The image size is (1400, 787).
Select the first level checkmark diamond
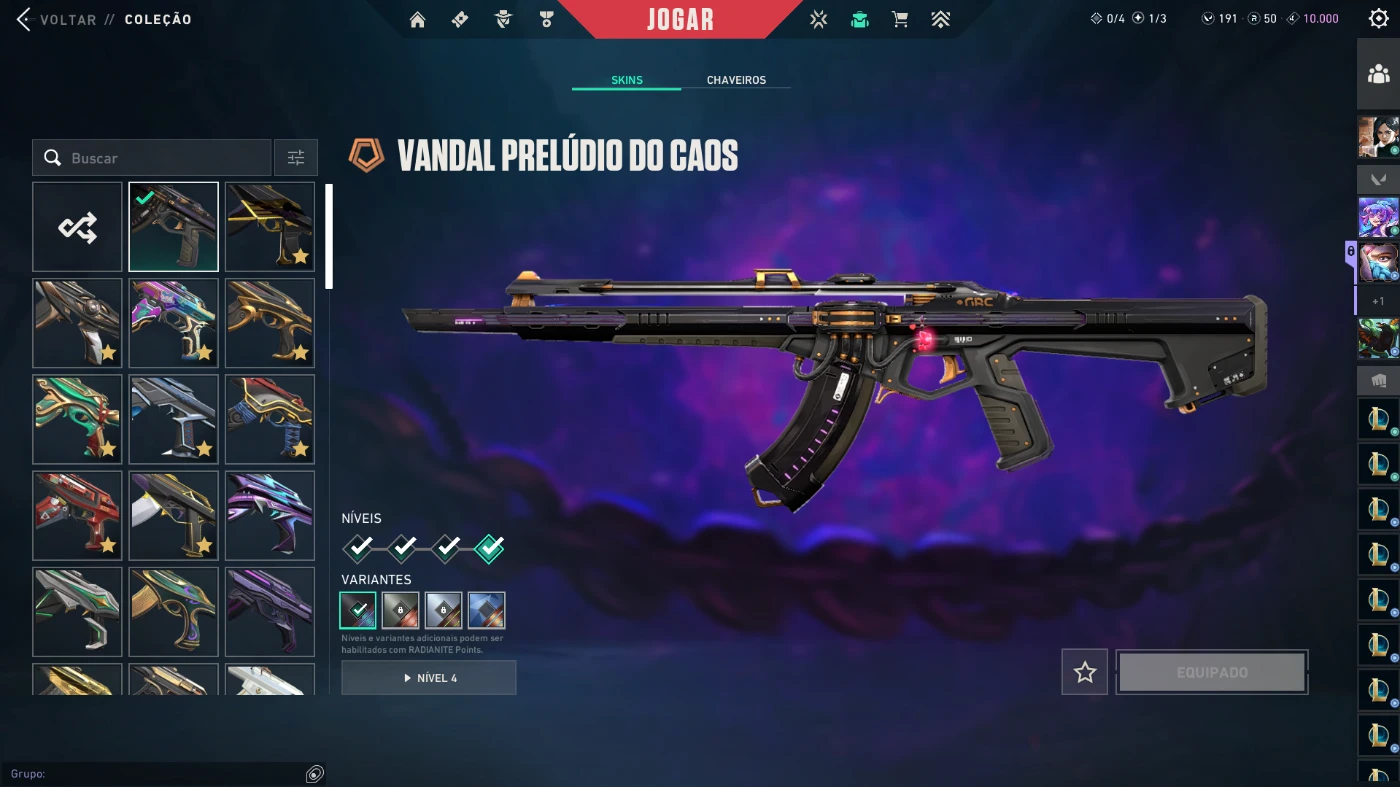tap(359, 548)
